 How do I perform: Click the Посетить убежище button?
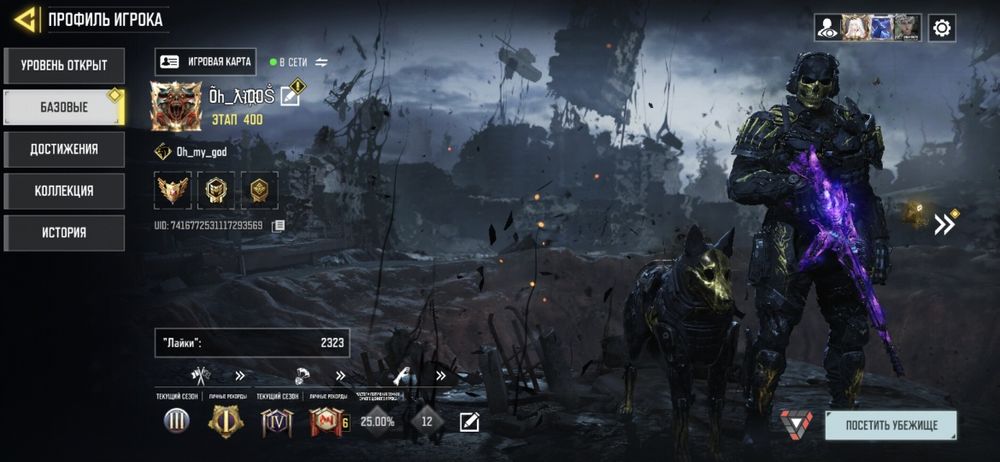[890, 425]
